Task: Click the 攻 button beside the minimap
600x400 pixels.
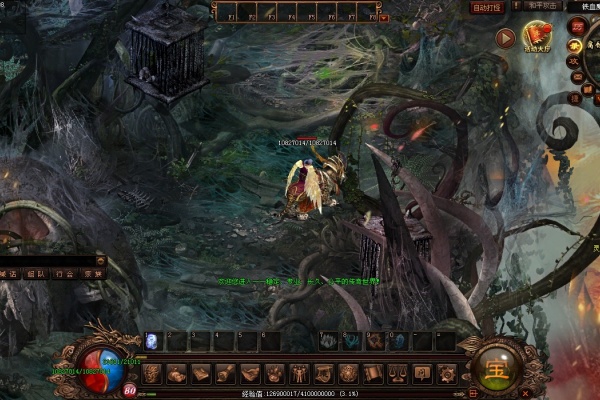Action: (574, 62)
